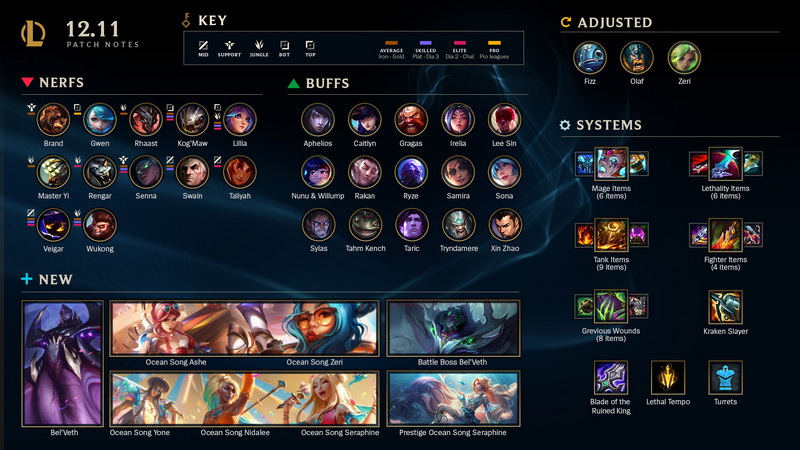Select the Olaf adjusted champion icon
The height and width of the screenshot is (450, 800).
pyautogui.click(x=637, y=57)
